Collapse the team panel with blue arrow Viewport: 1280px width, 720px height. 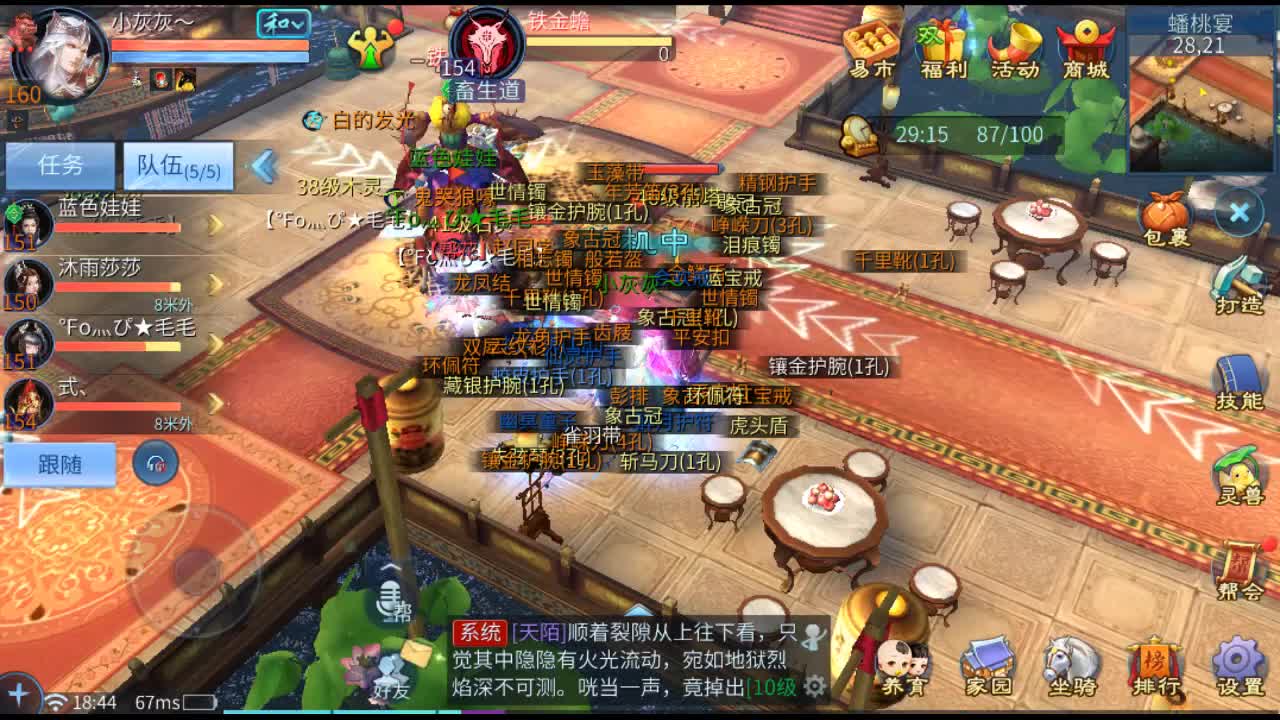point(262,167)
